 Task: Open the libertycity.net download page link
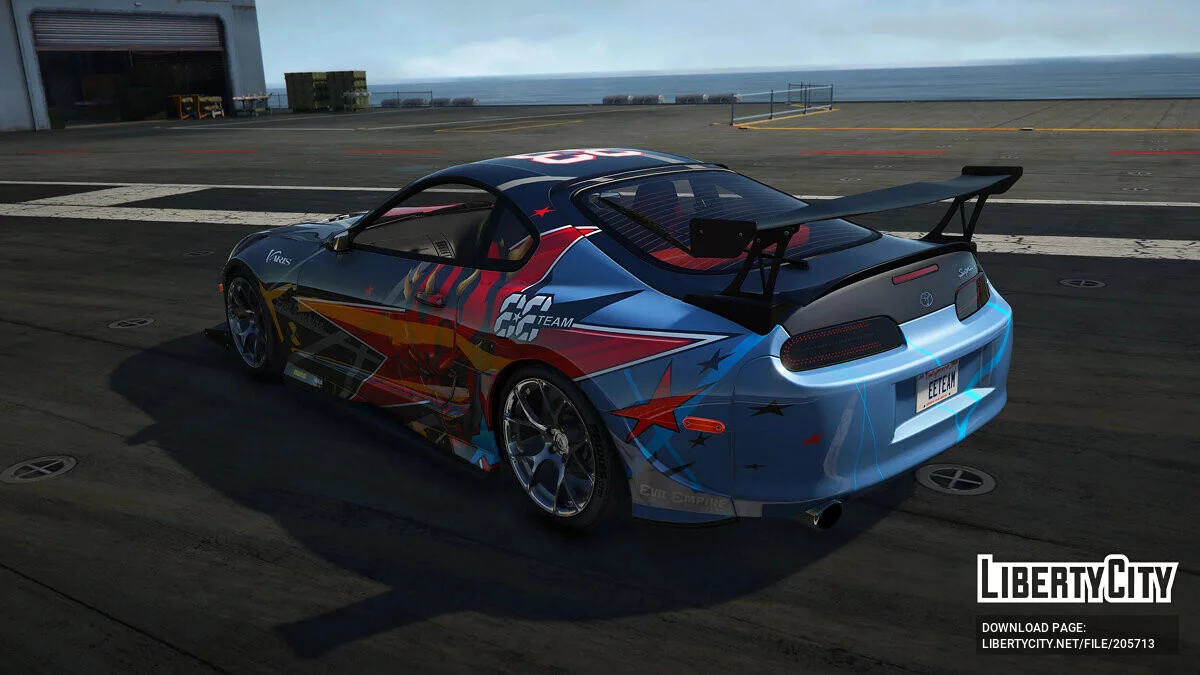[1068, 644]
